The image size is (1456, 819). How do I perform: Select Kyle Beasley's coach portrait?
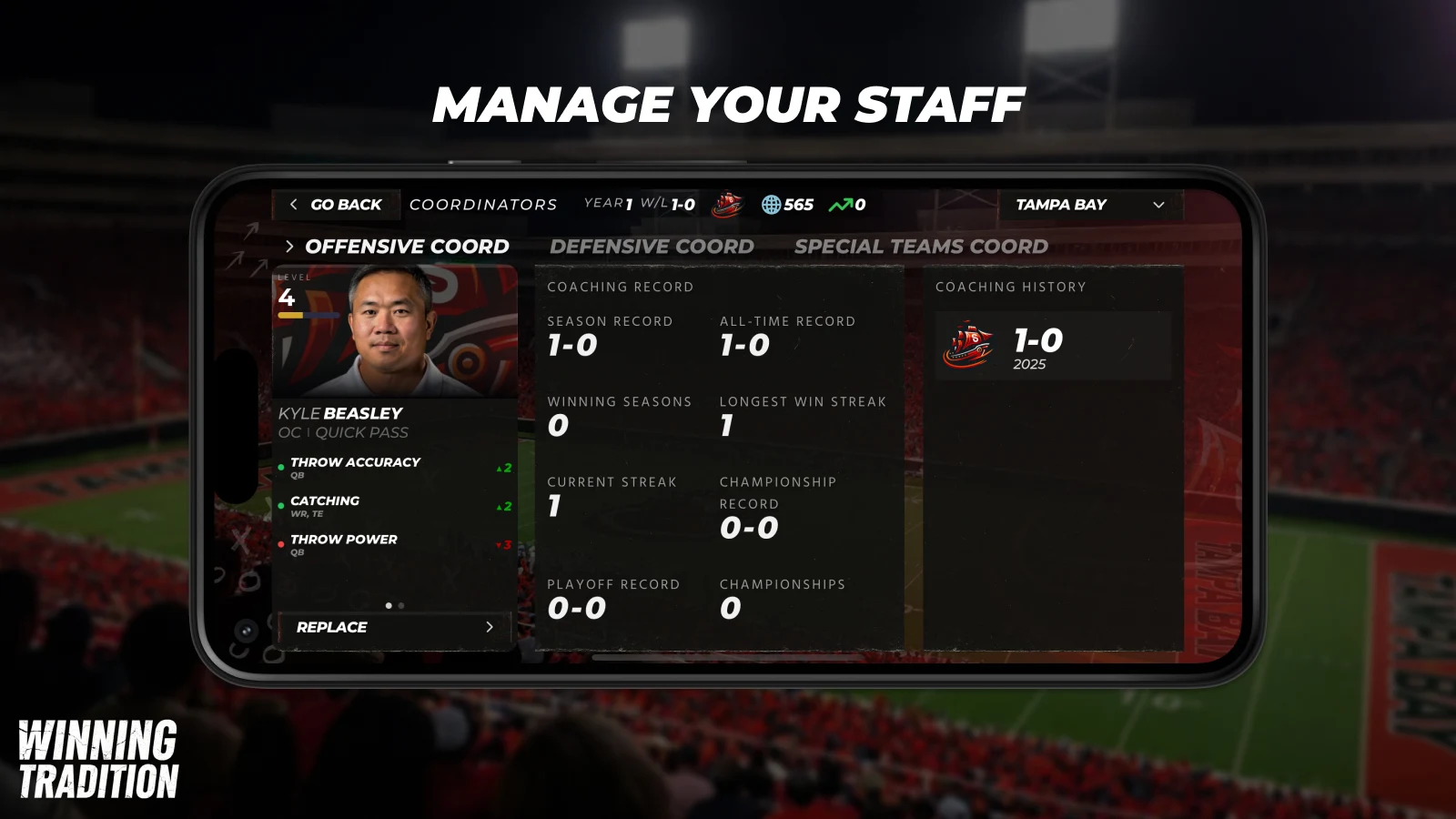pyautogui.click(x=395, y=330)
